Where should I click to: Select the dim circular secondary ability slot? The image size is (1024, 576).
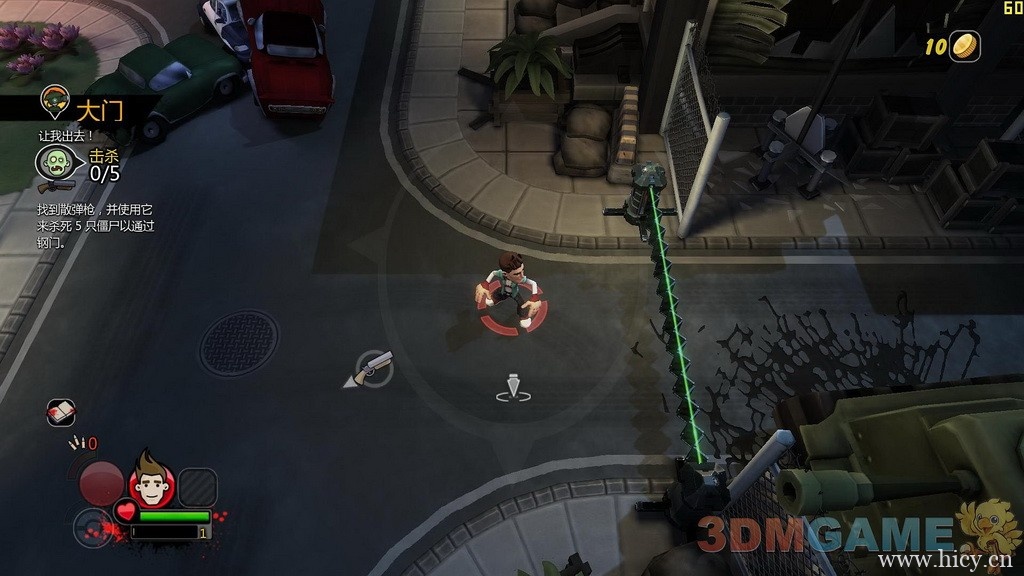tap(92, 527)
